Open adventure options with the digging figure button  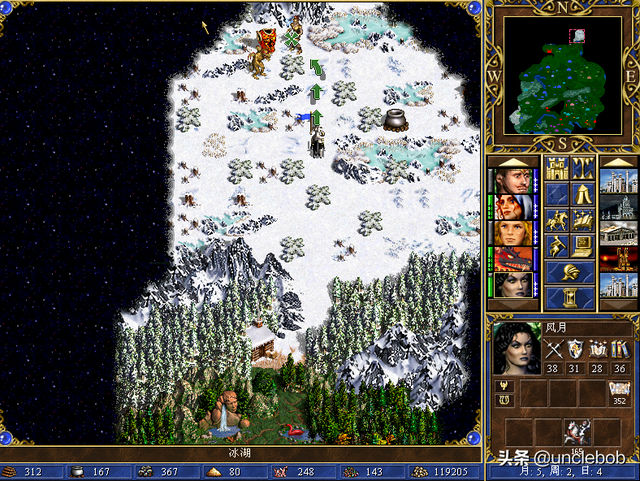[557, 245]
